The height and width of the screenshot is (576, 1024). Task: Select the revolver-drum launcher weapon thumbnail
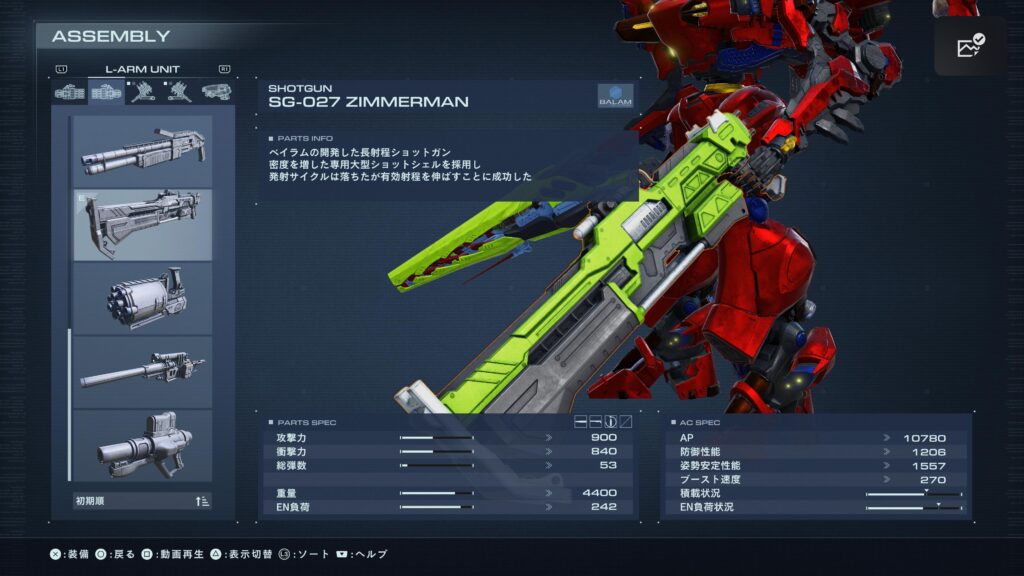(x=142, y=298)
